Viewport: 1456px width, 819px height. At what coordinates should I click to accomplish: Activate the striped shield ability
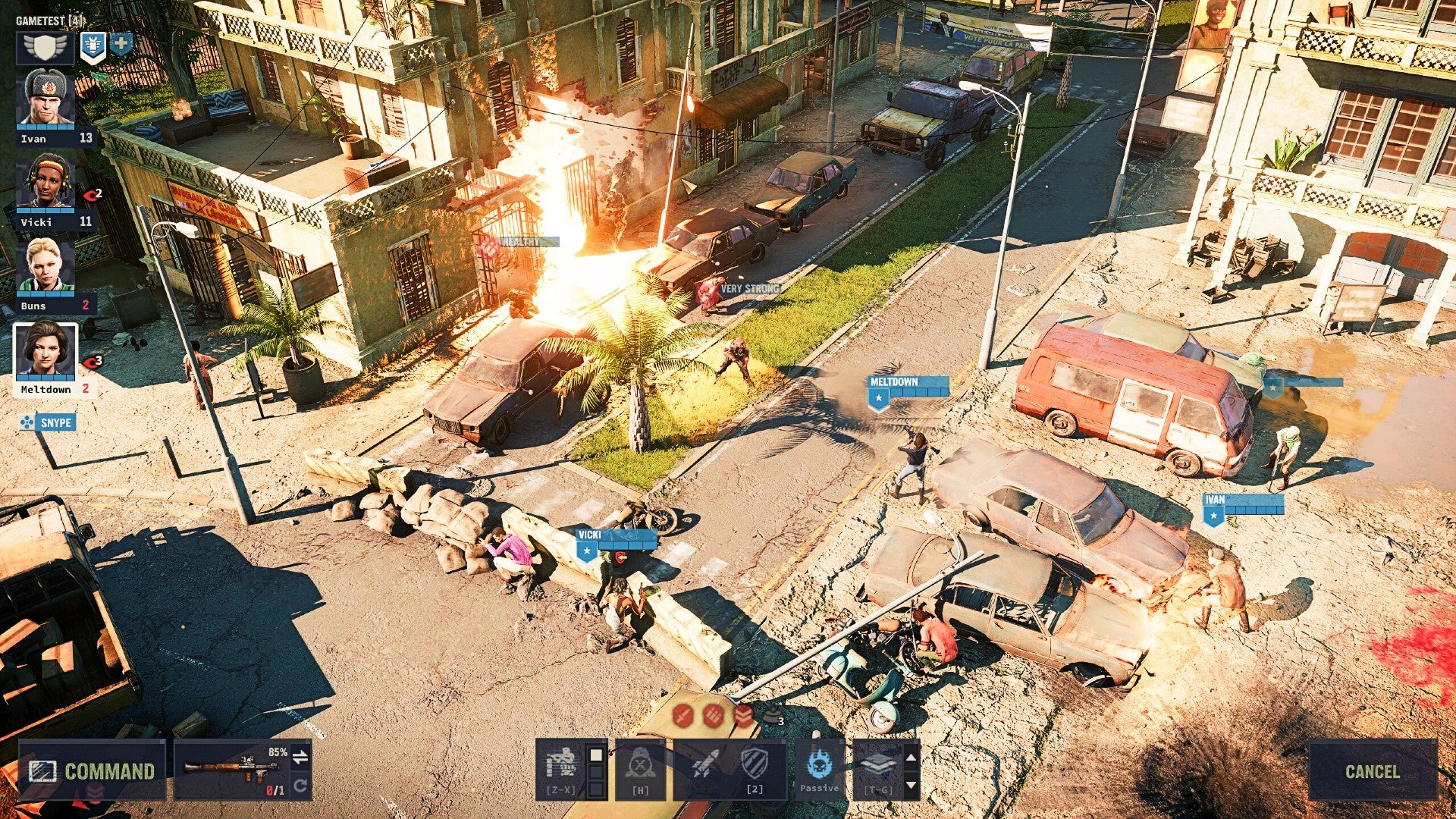click(755, 764)
